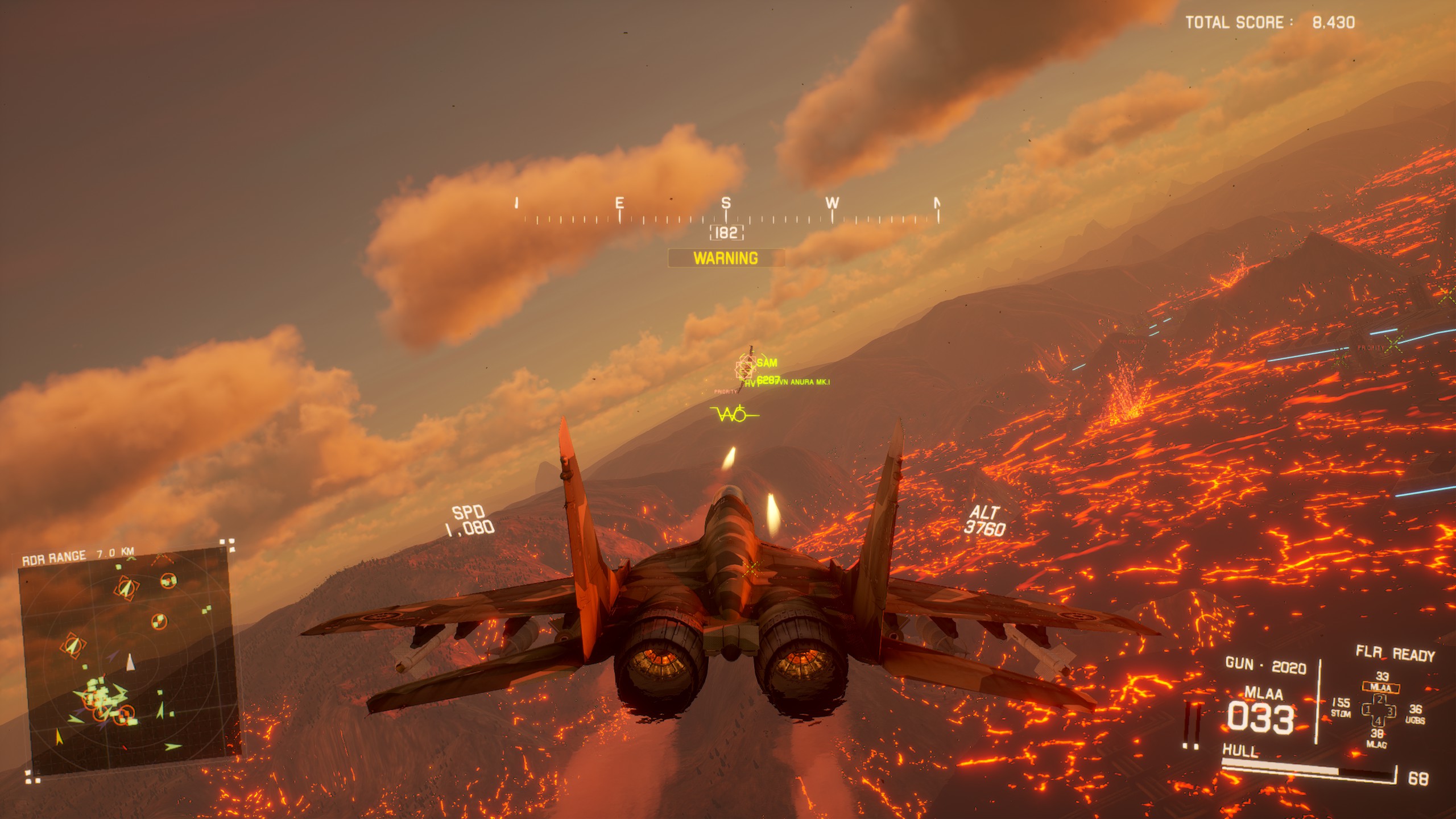Click the SAM target marker
This screenshot has width=1456, height=819.
(x=745, y=367)
